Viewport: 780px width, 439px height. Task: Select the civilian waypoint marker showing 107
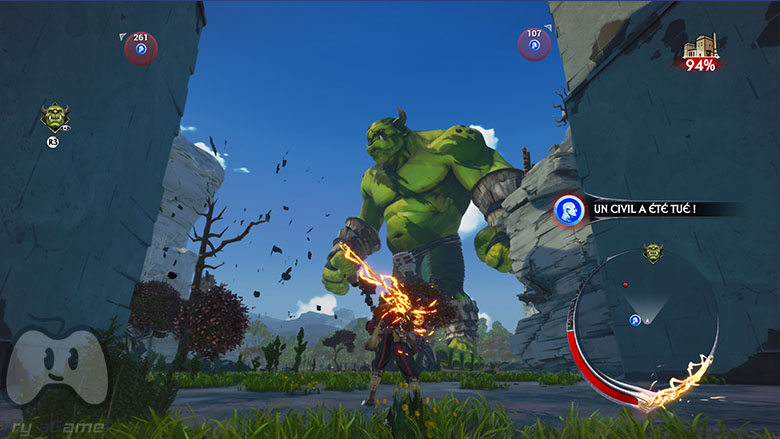point(534,45)
